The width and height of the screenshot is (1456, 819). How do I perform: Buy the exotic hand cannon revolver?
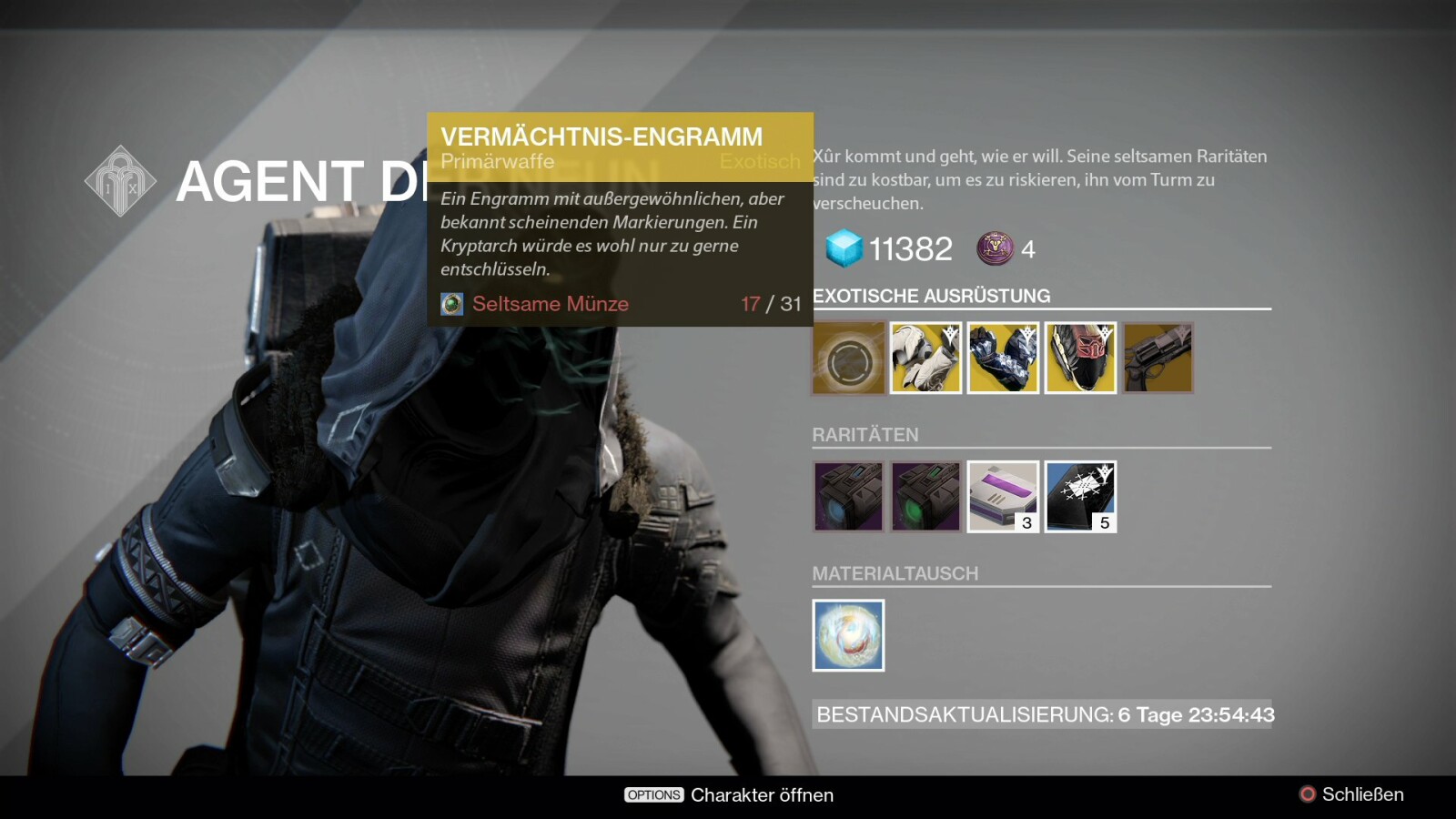click(x=1158, y=358)
